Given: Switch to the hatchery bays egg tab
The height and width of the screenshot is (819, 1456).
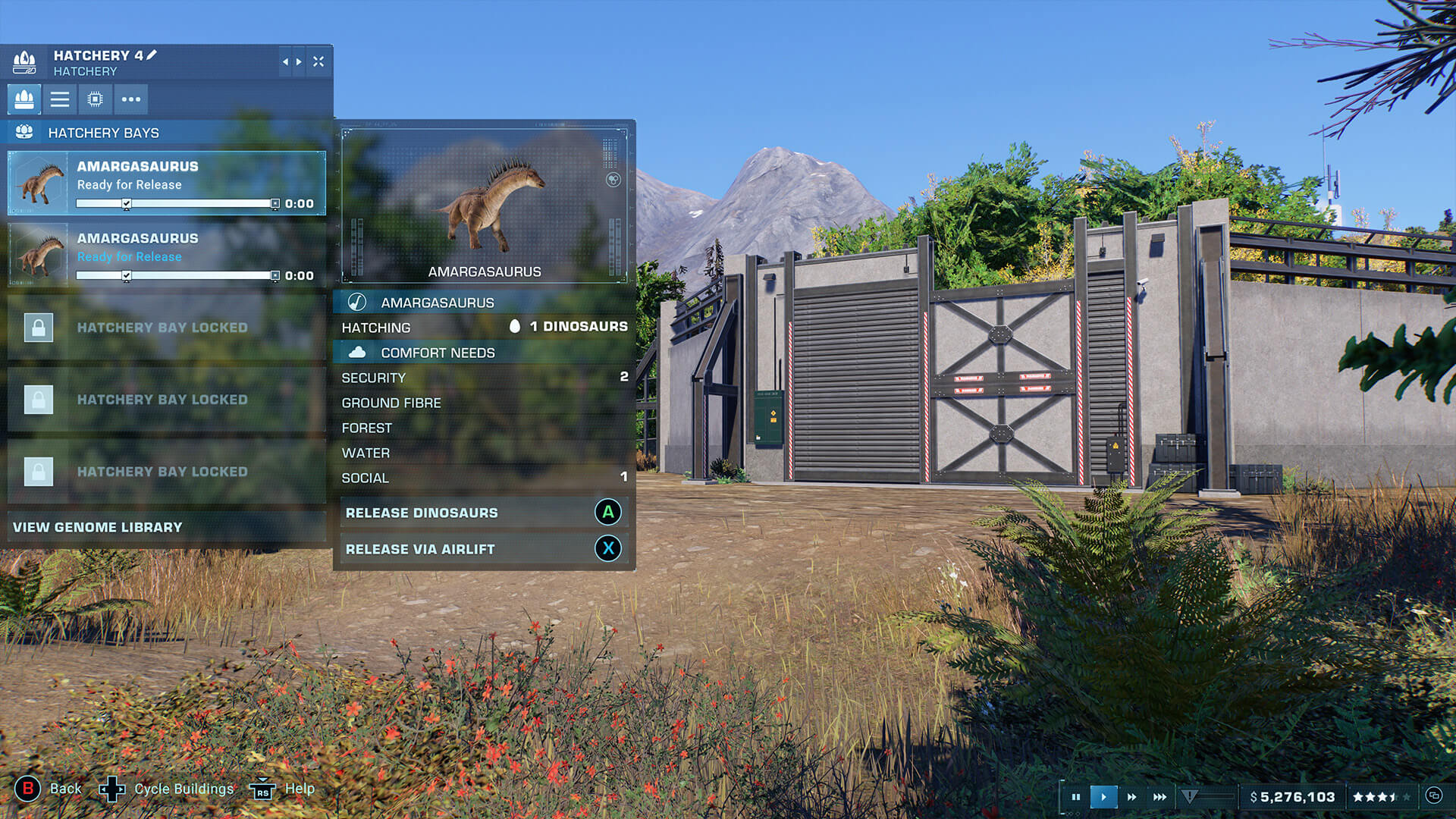Looking at the screenshot, I should point(24,99).
